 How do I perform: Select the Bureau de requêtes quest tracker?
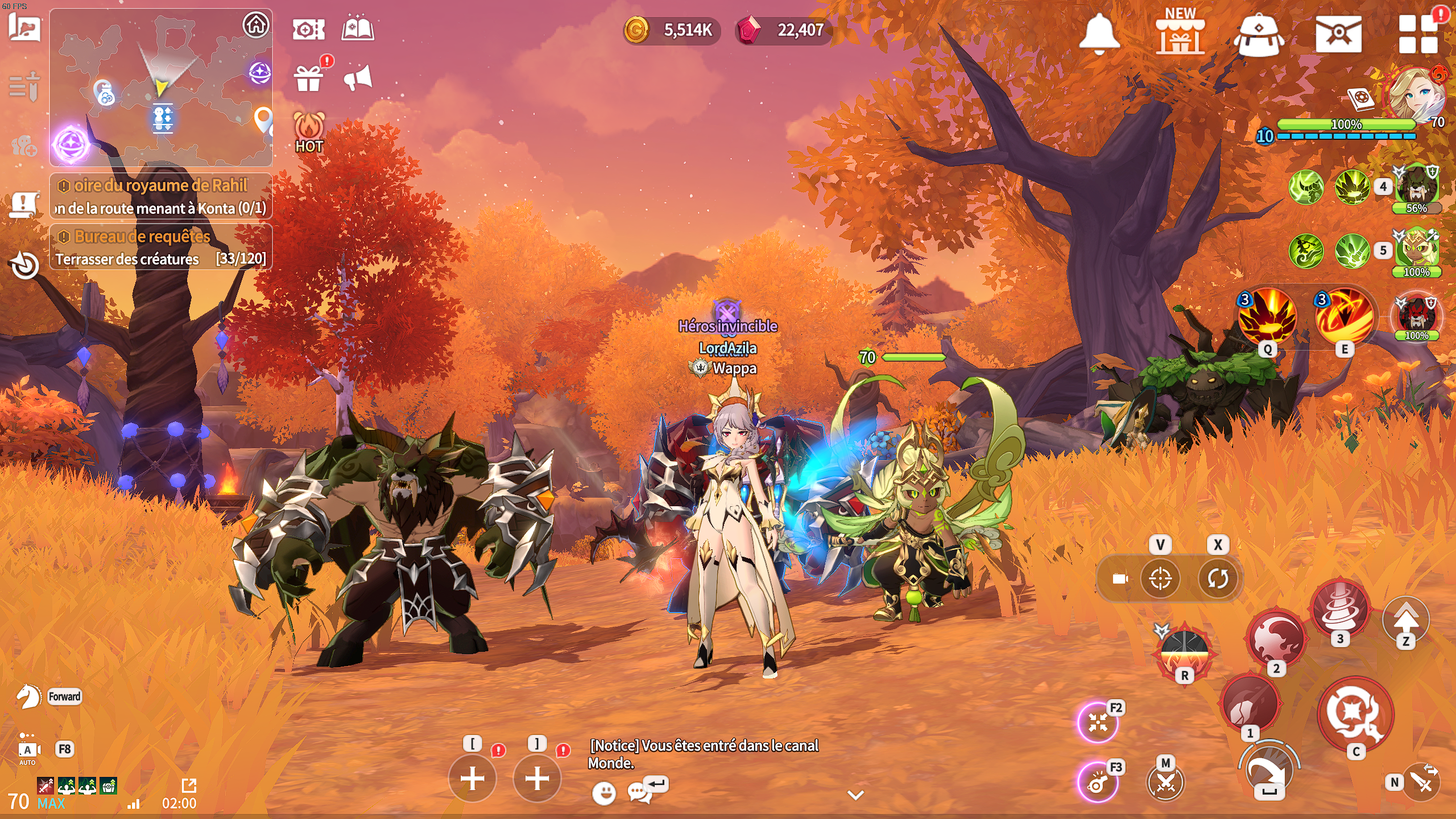(x=161, y=247)
